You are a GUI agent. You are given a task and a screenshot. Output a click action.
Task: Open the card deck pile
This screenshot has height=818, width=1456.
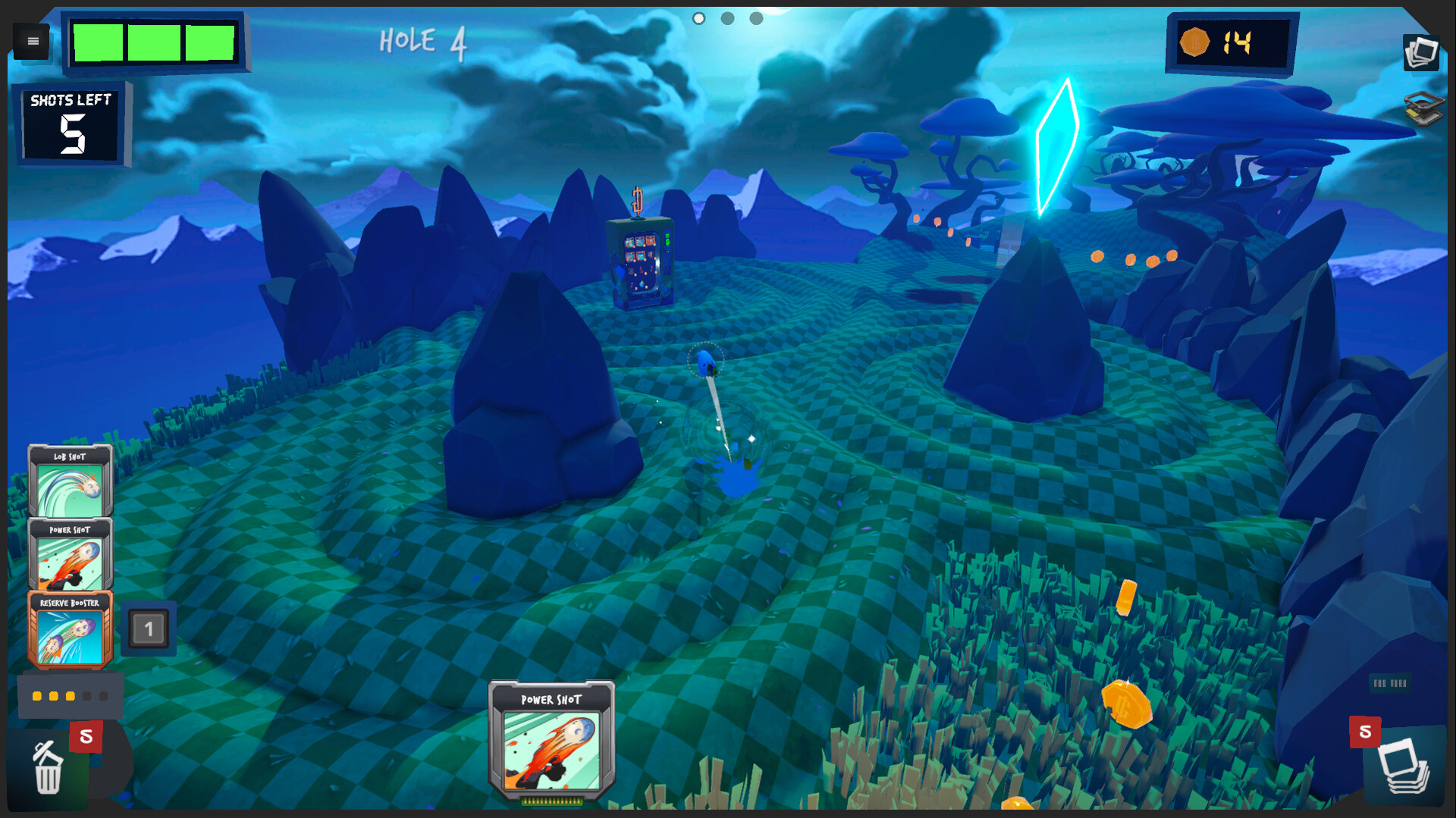pos(1404,767)
